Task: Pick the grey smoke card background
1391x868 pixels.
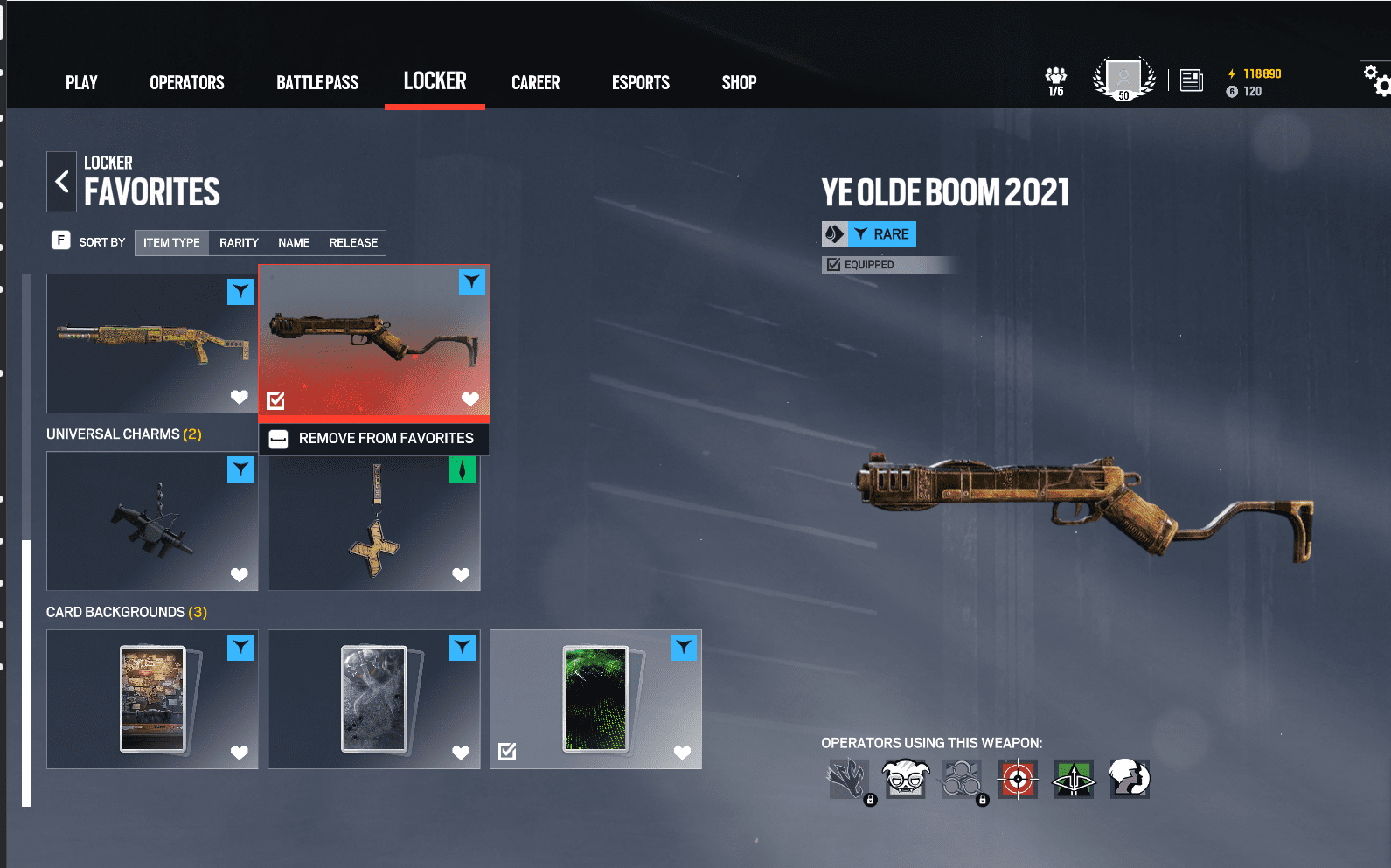Action: [x=374, y=699]
